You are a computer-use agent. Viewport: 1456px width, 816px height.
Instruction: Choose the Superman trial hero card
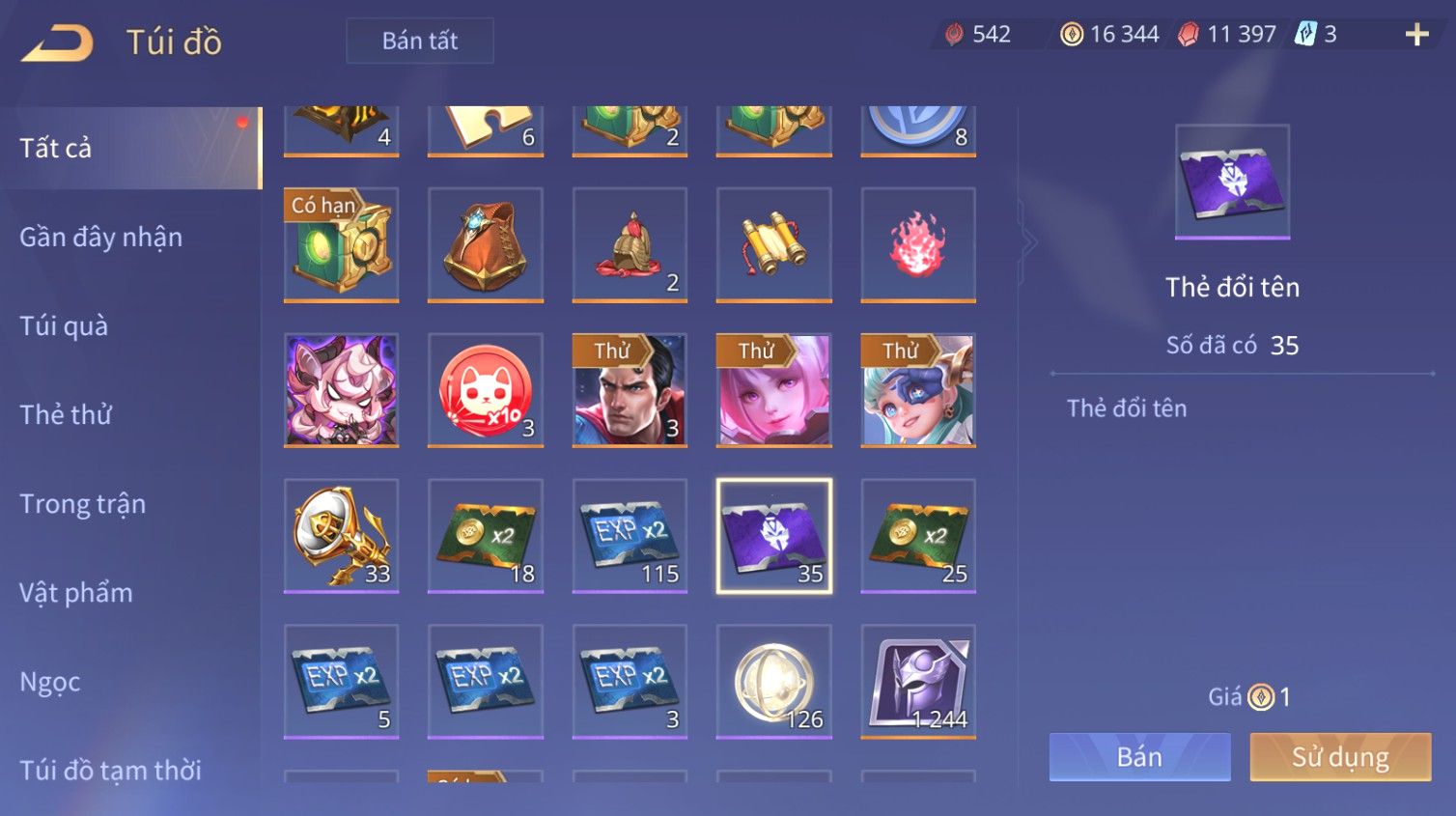pos(630,390)
